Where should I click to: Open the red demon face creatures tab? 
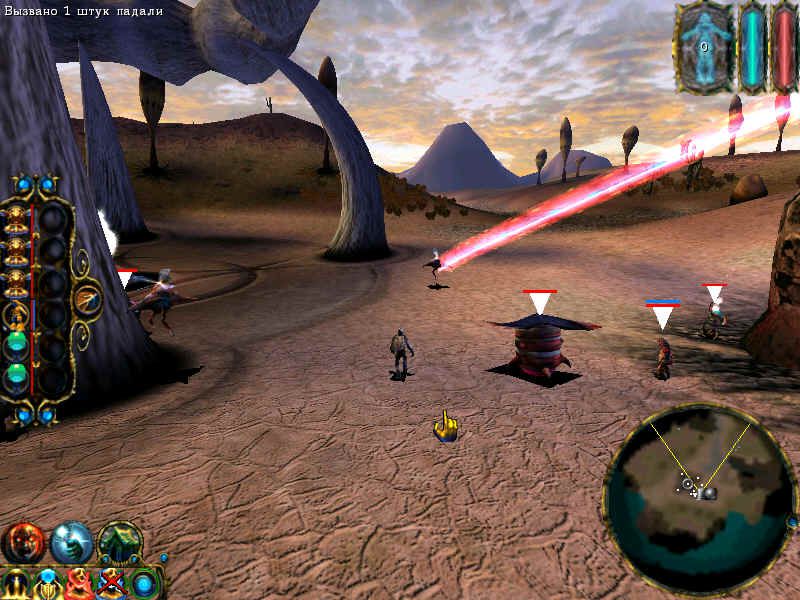point(22,543)
